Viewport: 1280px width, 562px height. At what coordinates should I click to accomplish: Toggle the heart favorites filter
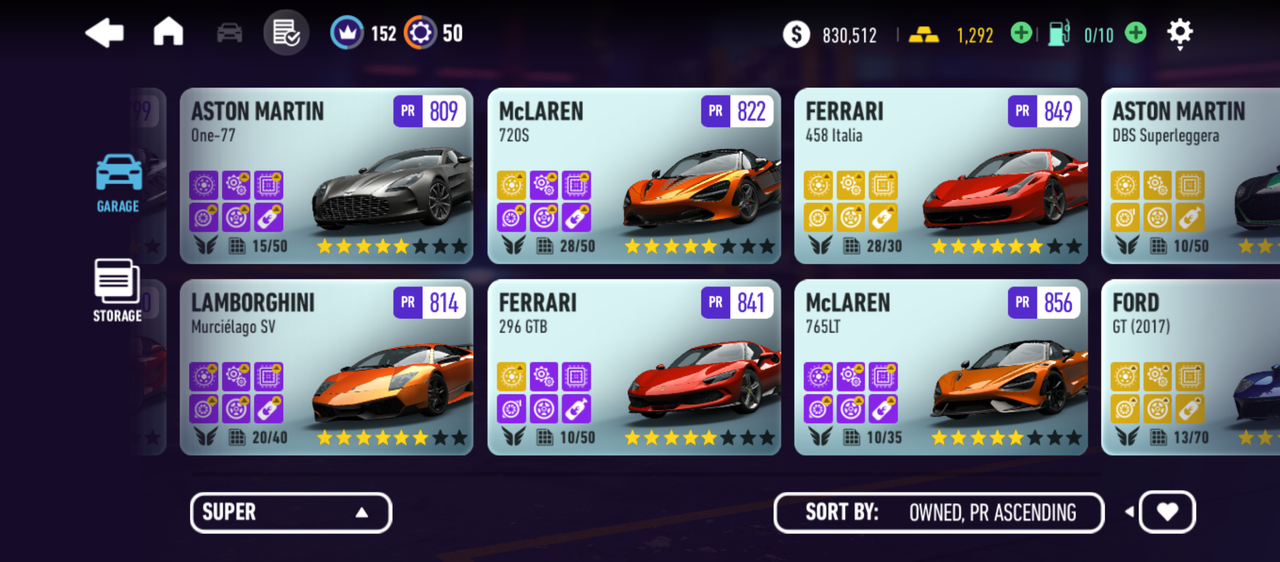pyautogui.click(x=1167, y=512)
